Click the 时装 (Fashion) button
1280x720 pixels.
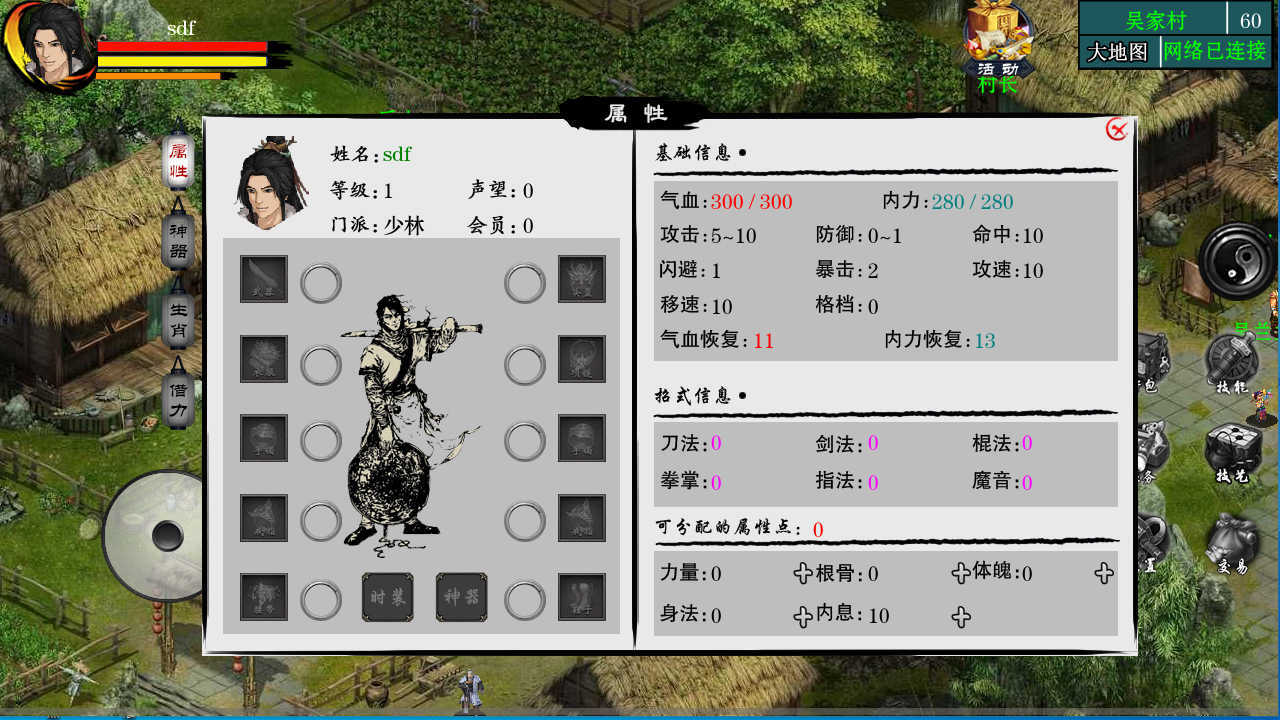(388, 597)
